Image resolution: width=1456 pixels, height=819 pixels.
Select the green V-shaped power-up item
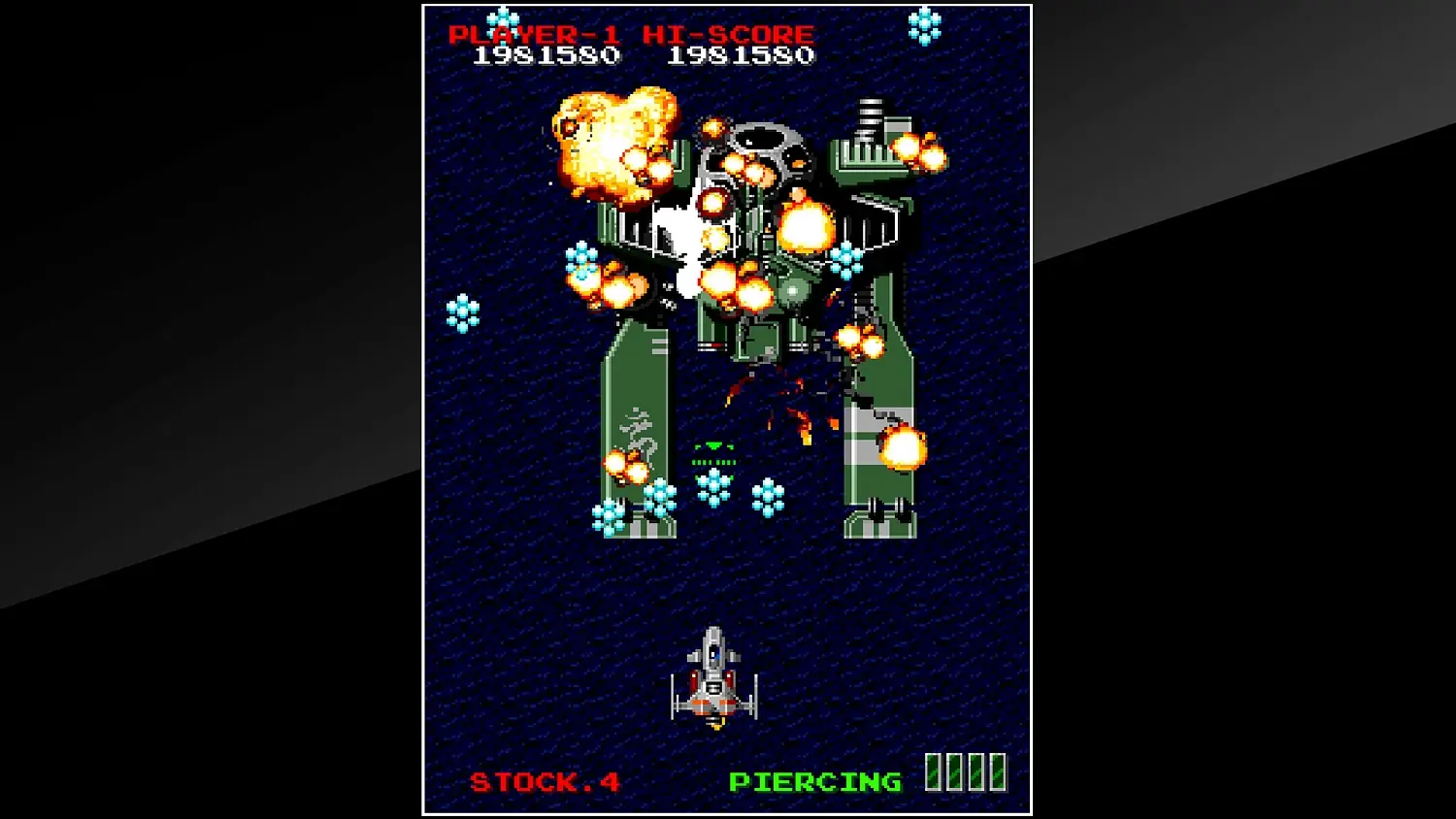pyautogui.click(x=715, y=446)
